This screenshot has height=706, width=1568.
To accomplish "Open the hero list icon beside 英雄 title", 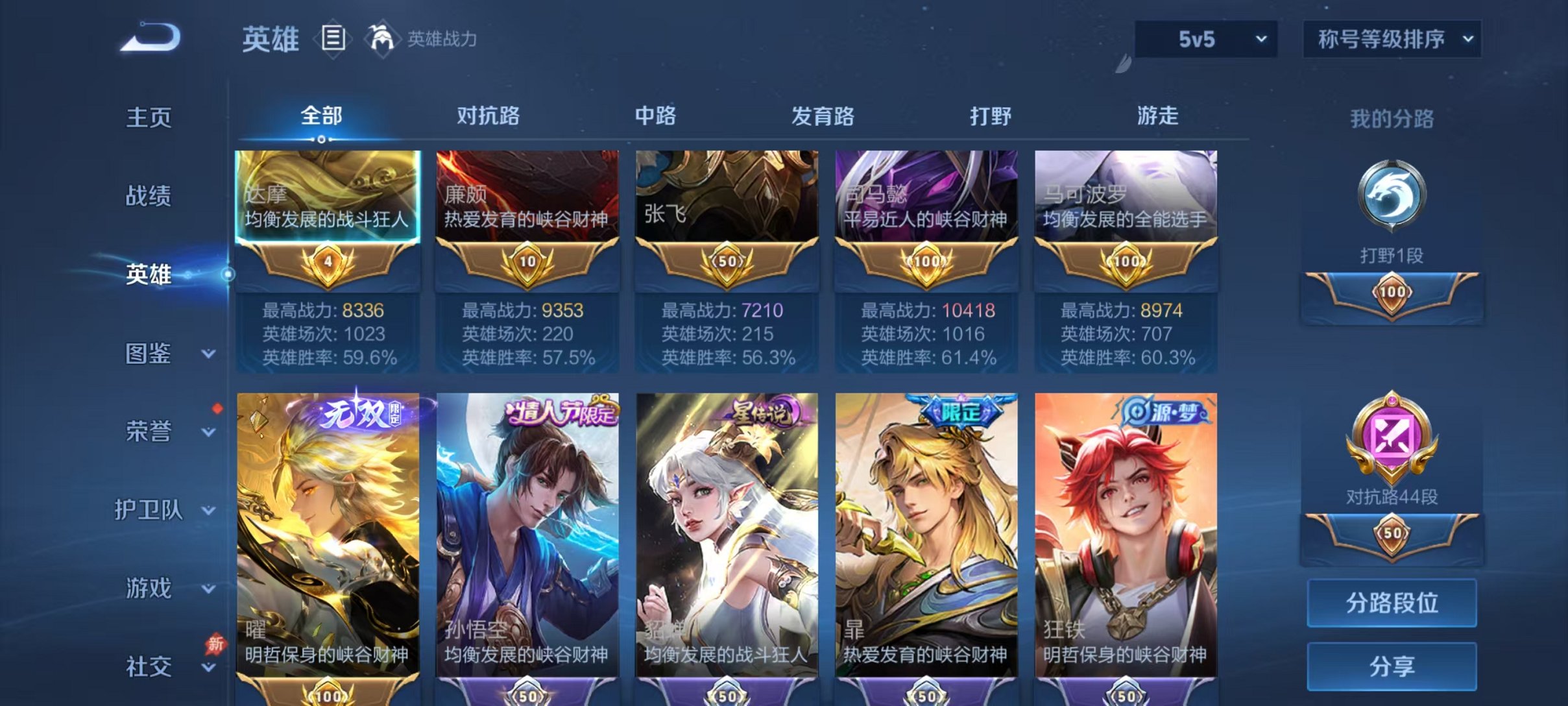I will [332, 39].
